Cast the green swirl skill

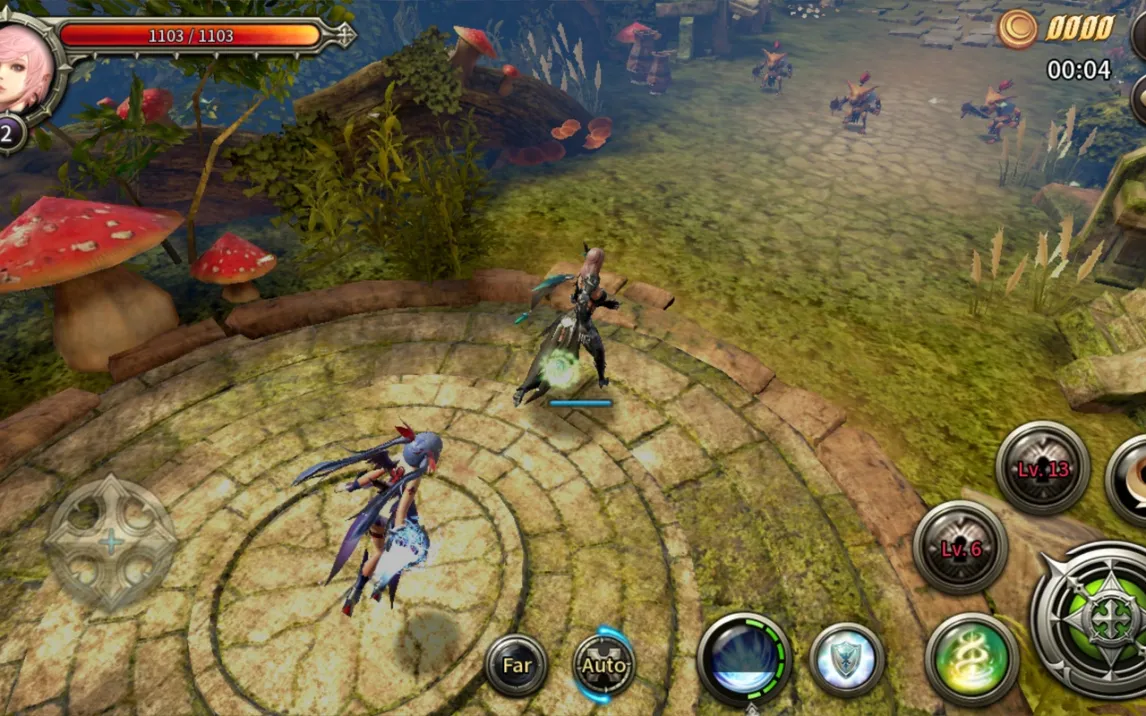tap(972, 659)
